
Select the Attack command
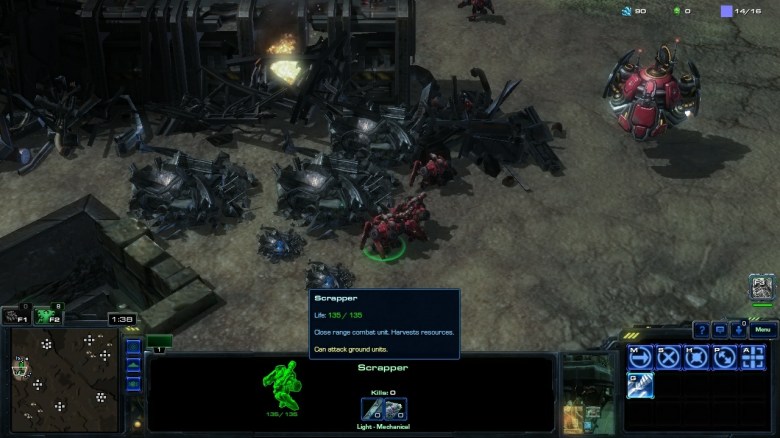752,357
